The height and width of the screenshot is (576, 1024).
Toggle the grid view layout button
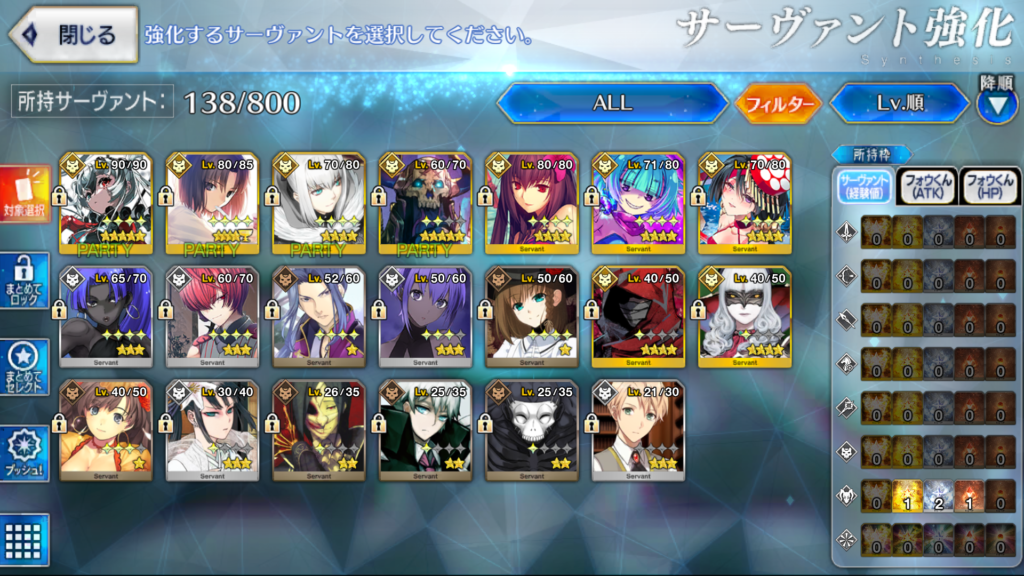(x=24, y=535)
